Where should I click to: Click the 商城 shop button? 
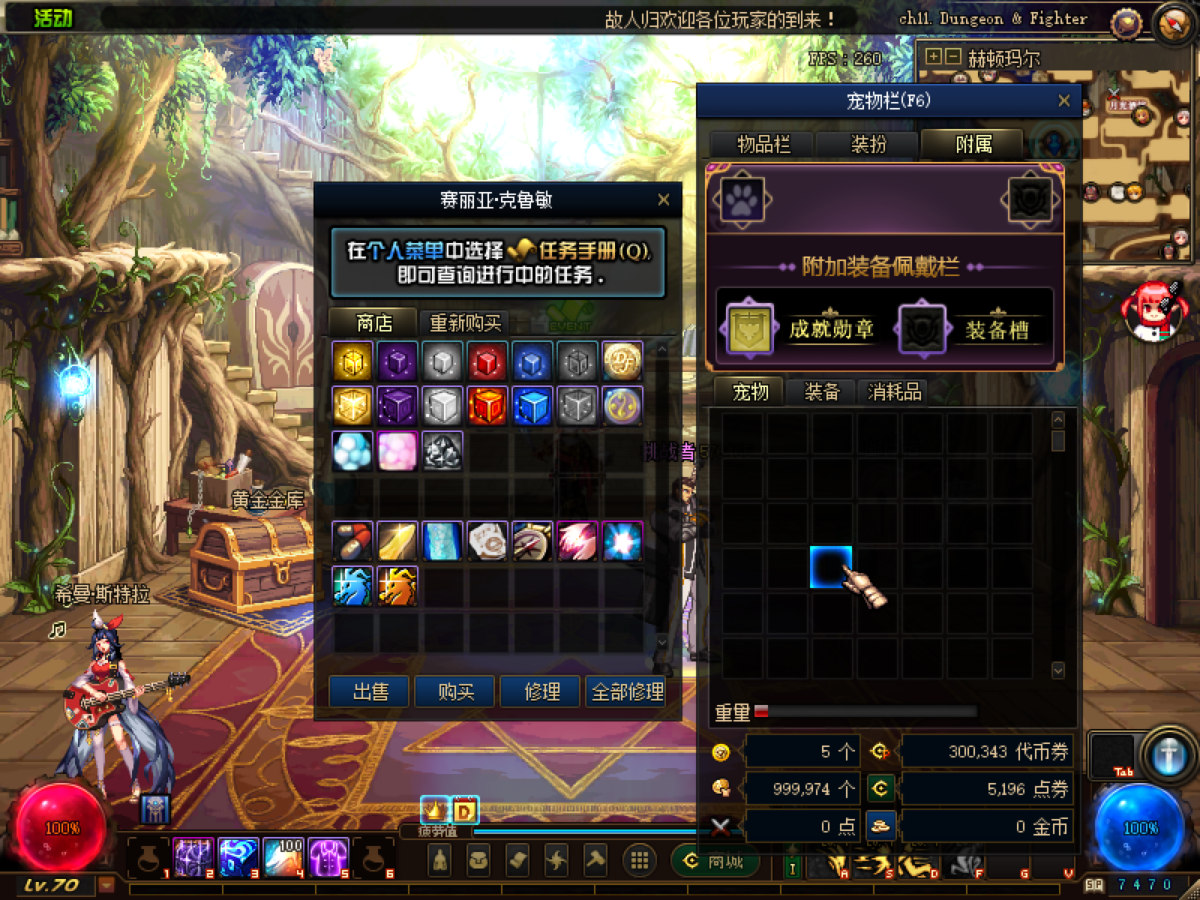(714, 861)
